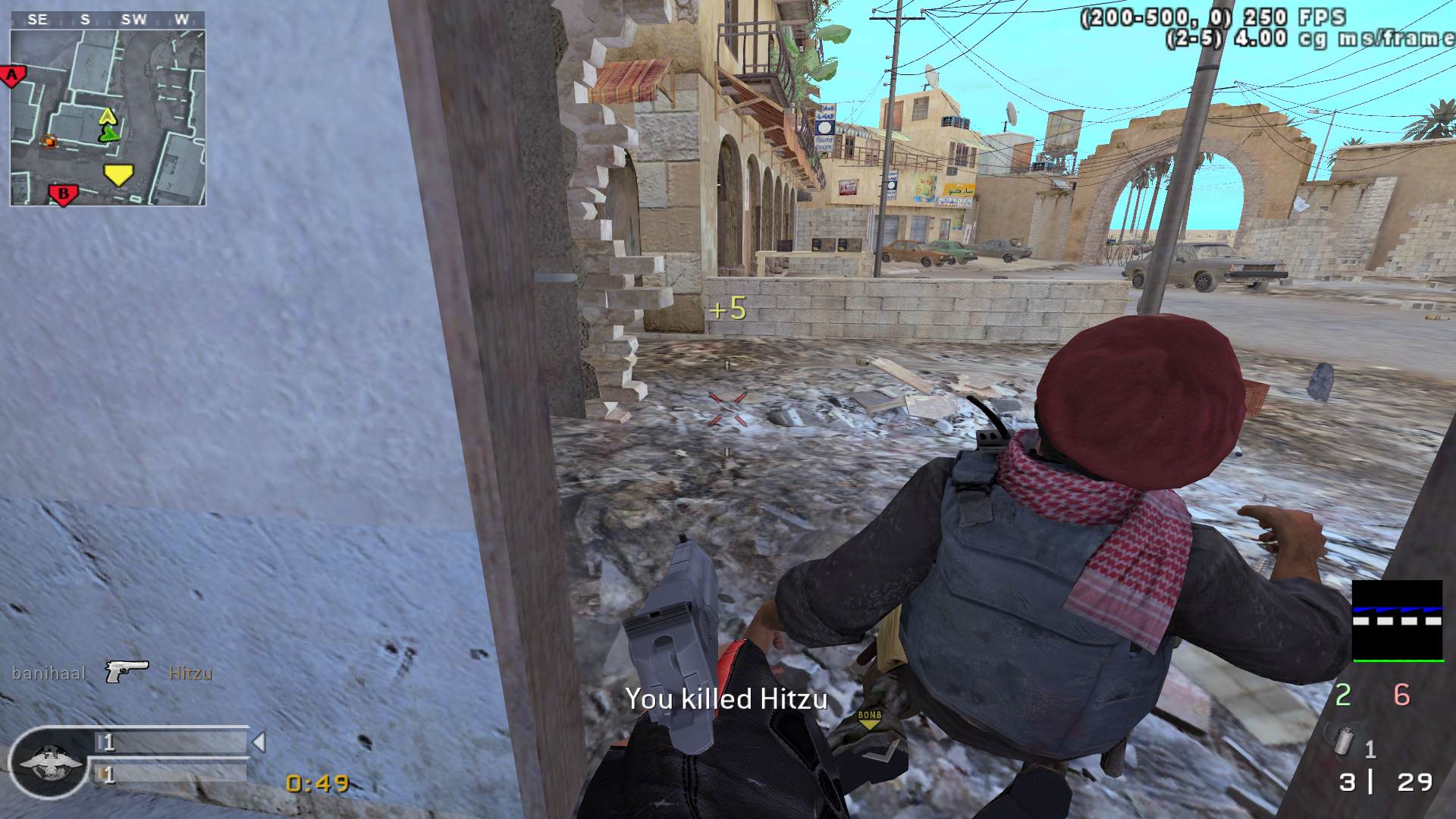Click the black movement graph panel

click(1398, 620)
